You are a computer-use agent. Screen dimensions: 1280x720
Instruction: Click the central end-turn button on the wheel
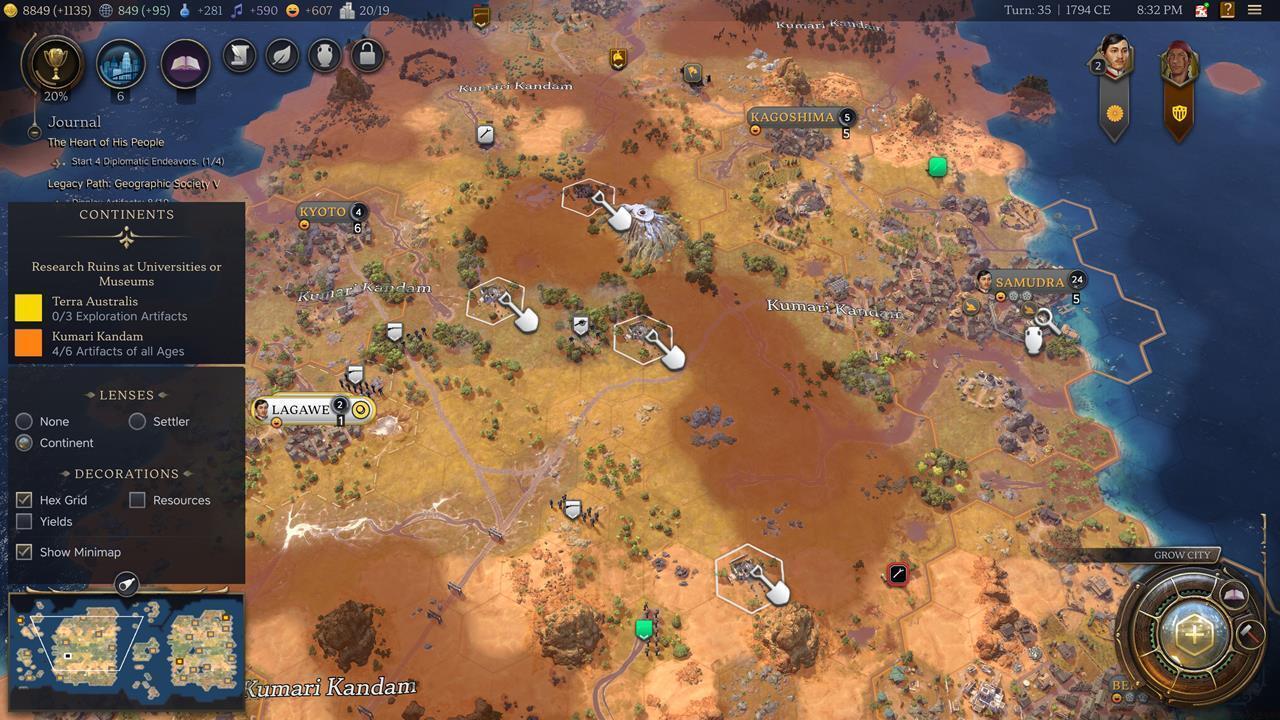click(x=1193, y=634)
